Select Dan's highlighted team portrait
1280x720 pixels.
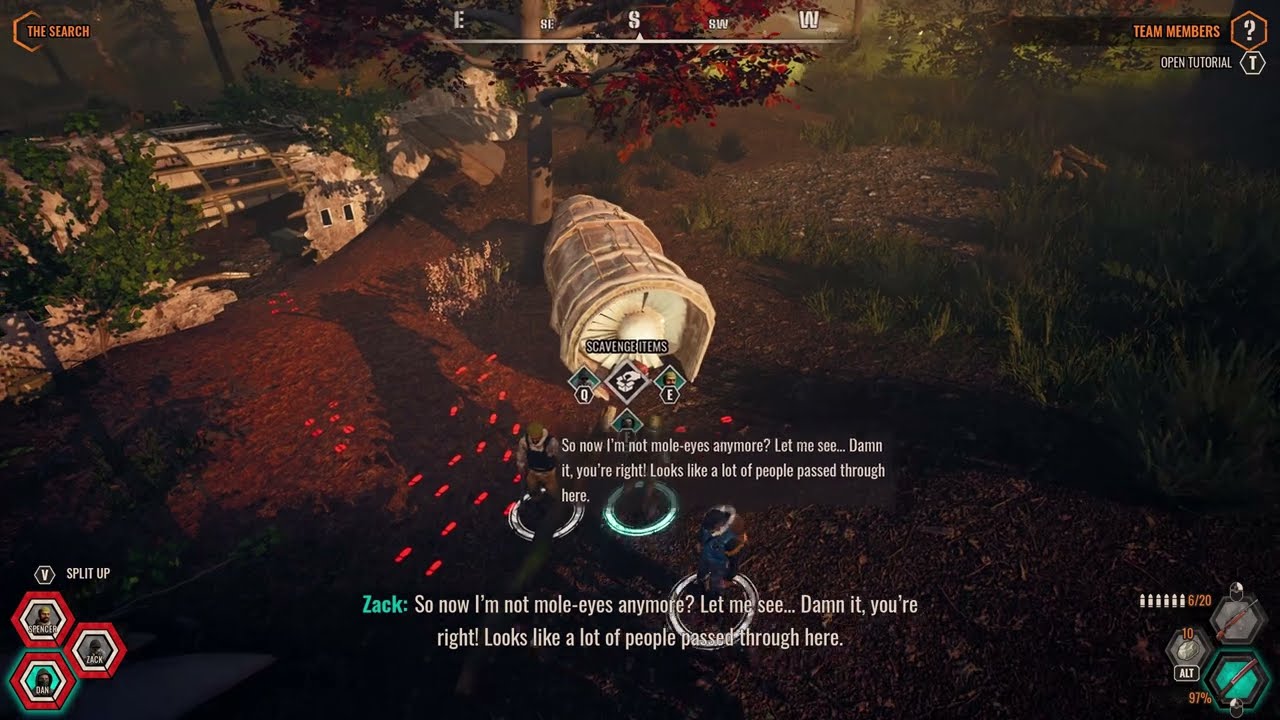point(40,681)
